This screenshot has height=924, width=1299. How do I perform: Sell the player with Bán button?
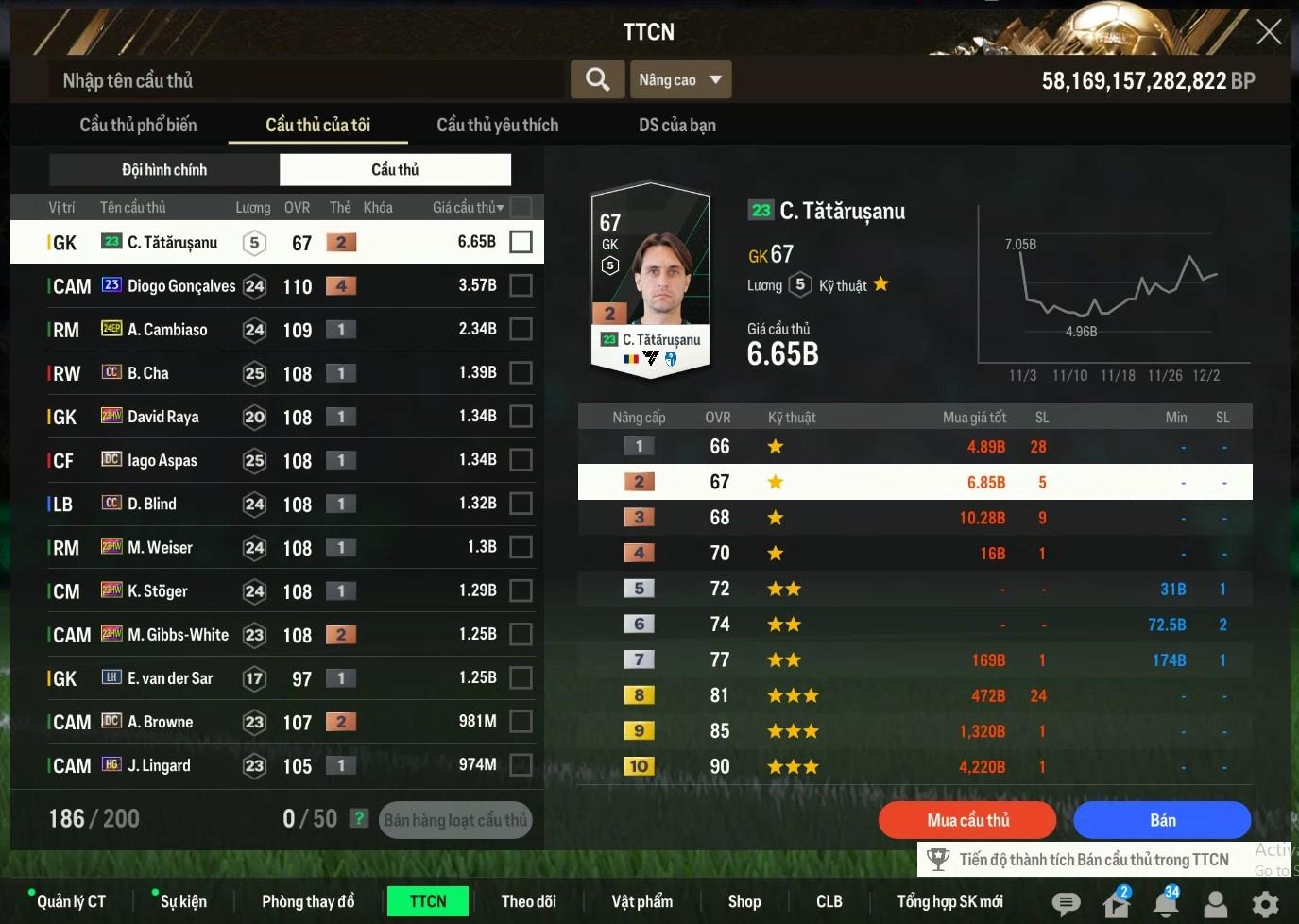coord(1162,820)
